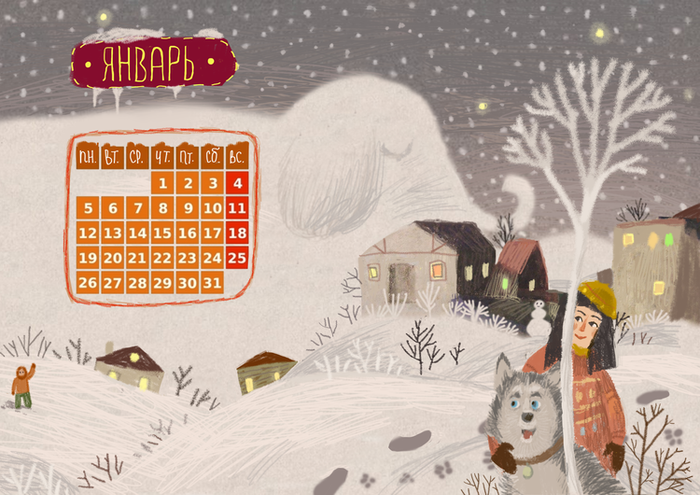Select the СР weekday column header

click(x=136, y=156)
